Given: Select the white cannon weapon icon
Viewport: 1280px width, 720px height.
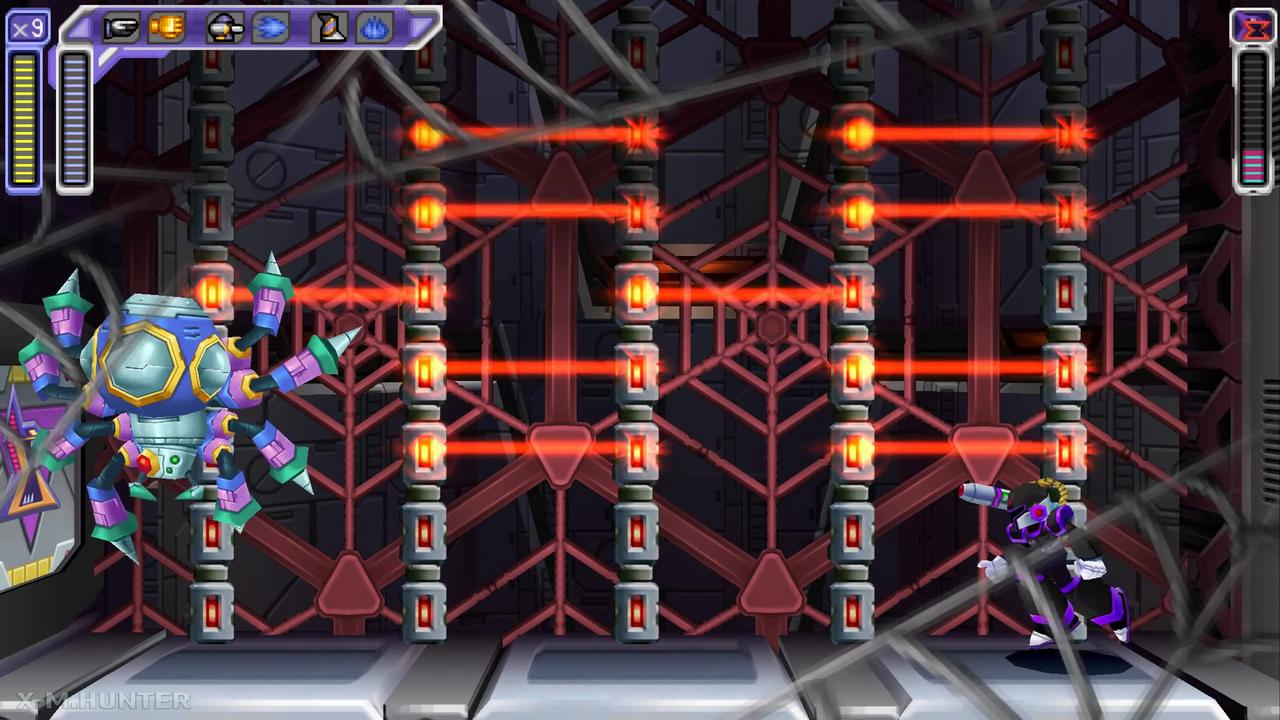Looking at the screenshot, I should click(x=224, y=27).
